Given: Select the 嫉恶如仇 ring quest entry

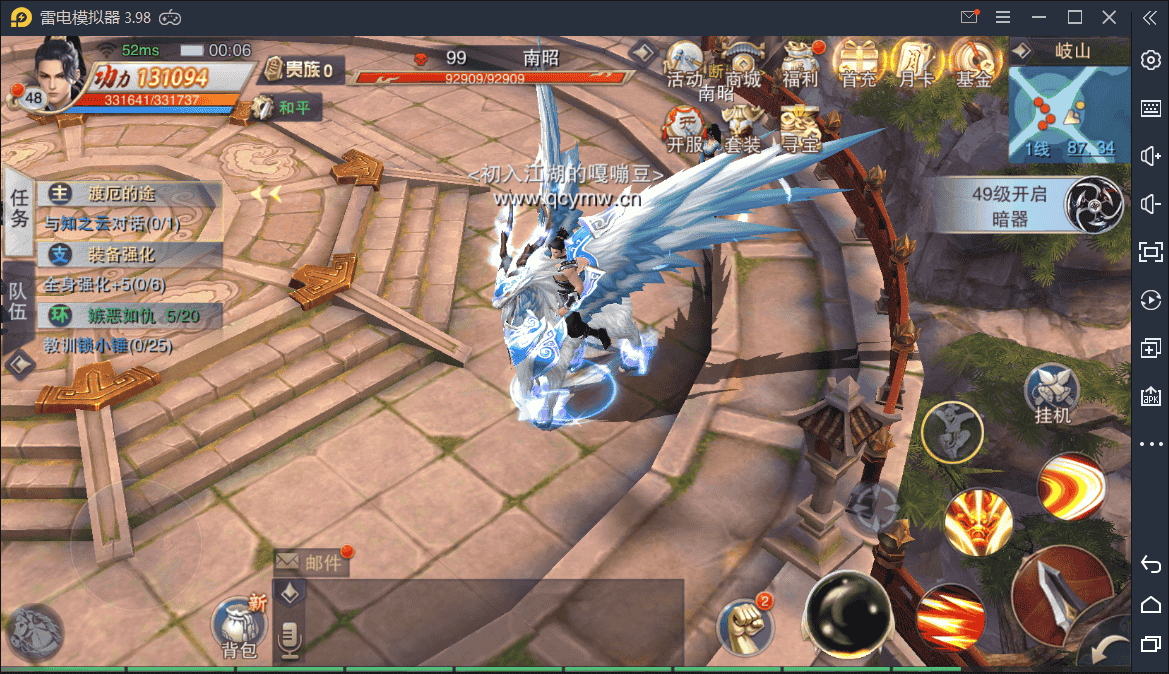Looking at the screenshot, I should tap(130, 316).
